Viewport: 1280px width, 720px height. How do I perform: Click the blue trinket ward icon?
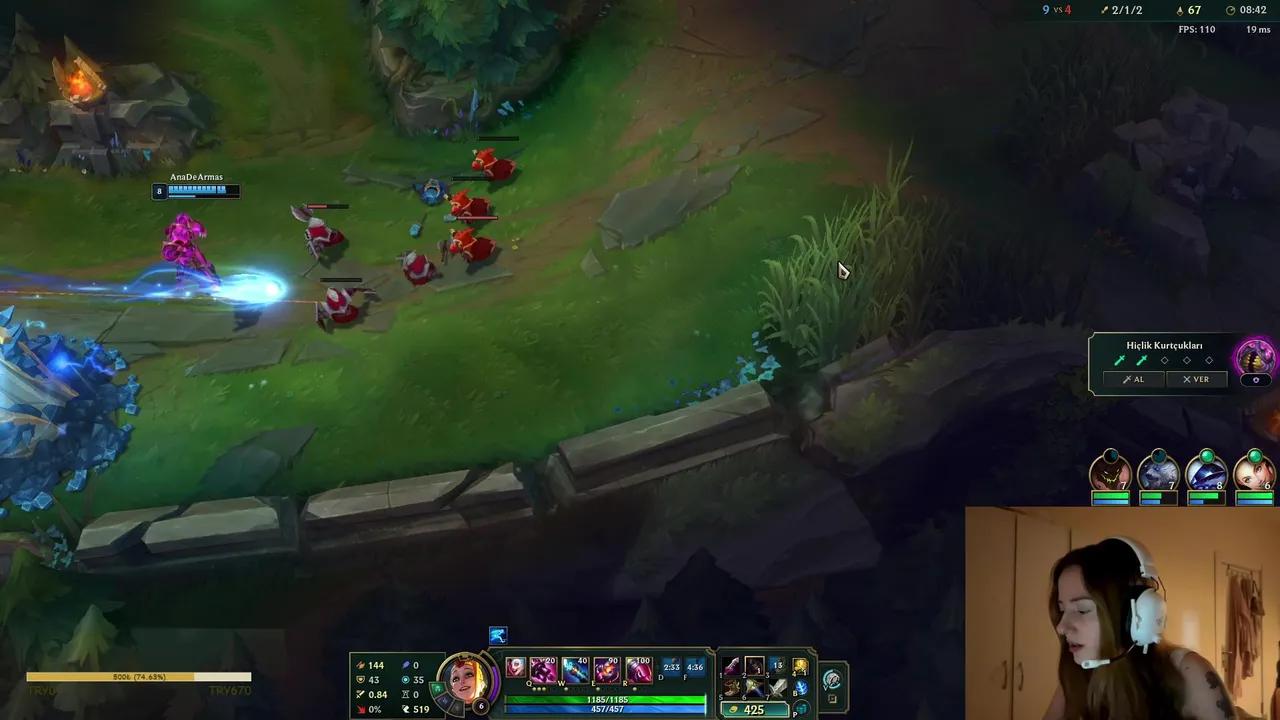(801, 689)
